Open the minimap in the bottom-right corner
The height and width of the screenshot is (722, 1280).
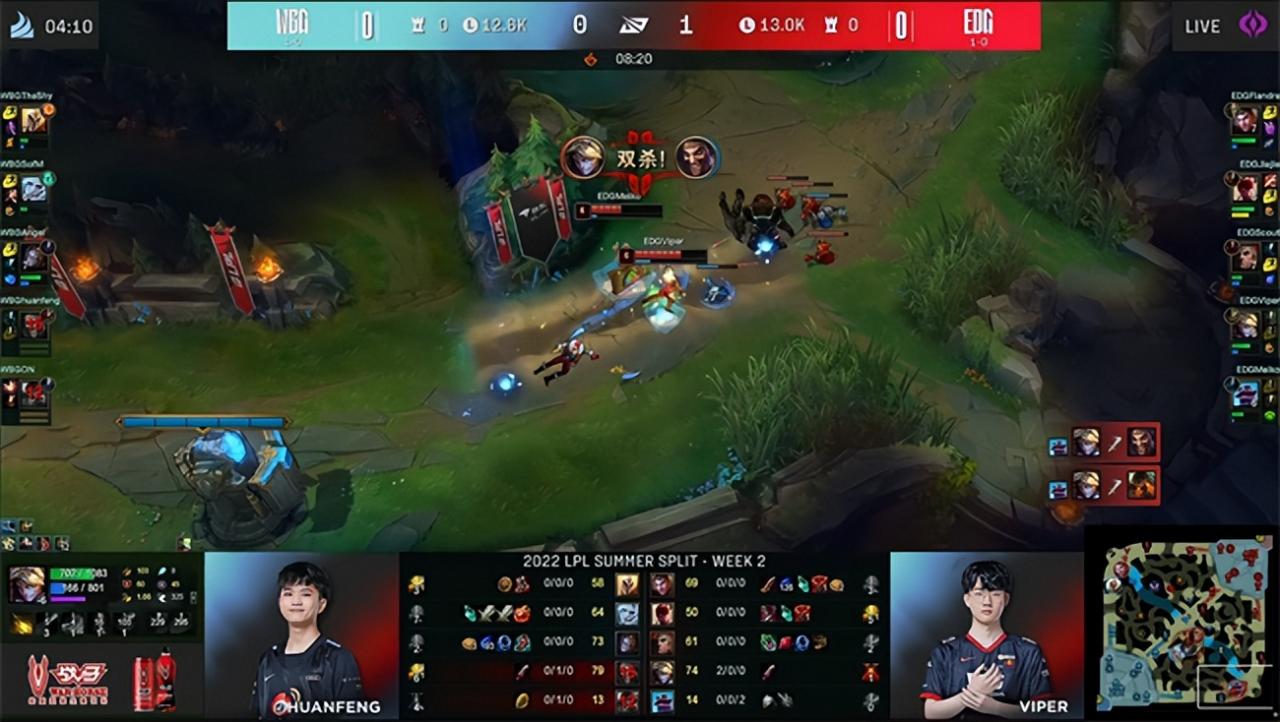pos(1180,630)
